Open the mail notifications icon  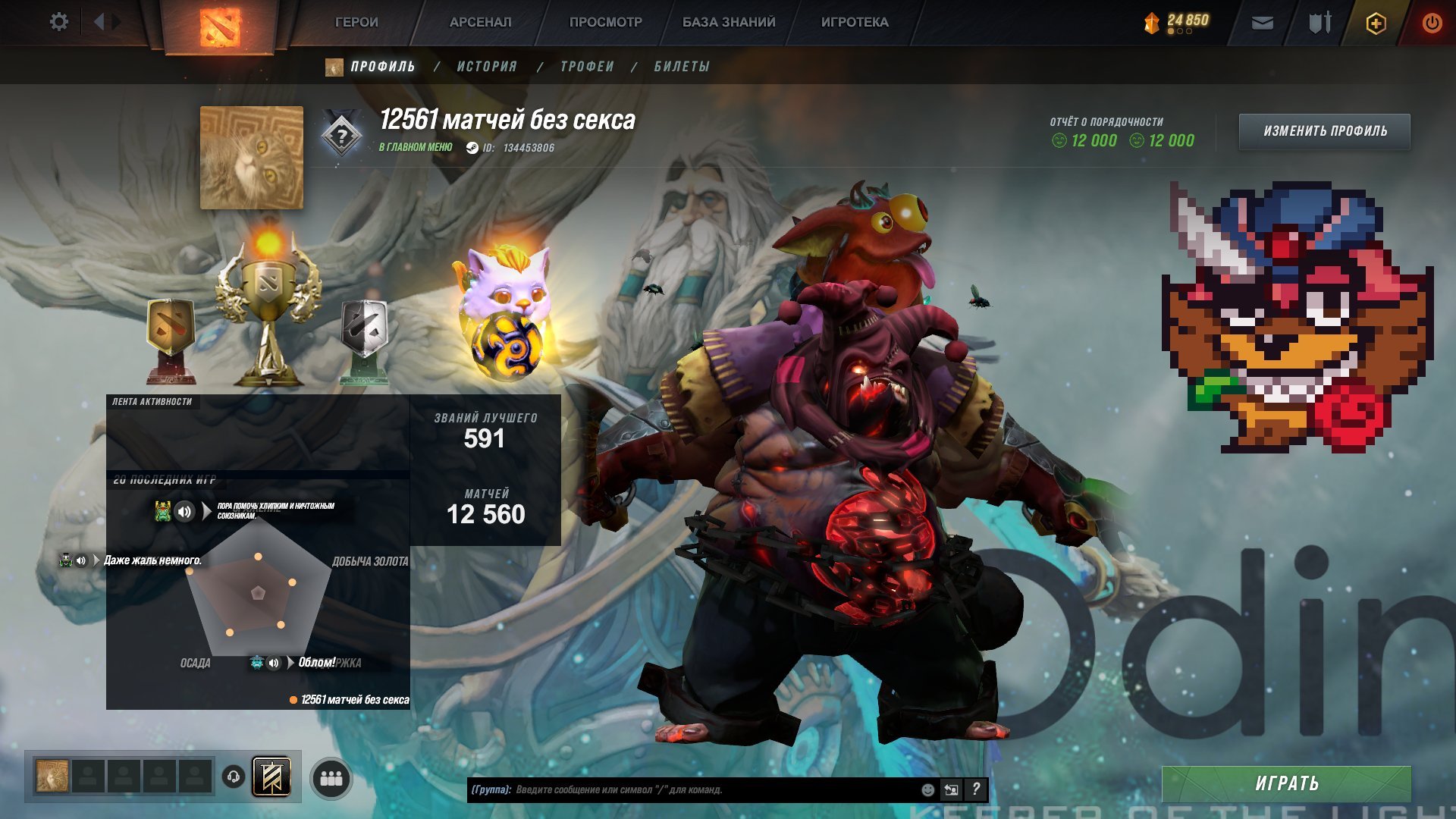pyautogui.click(x=1261, y=21)
